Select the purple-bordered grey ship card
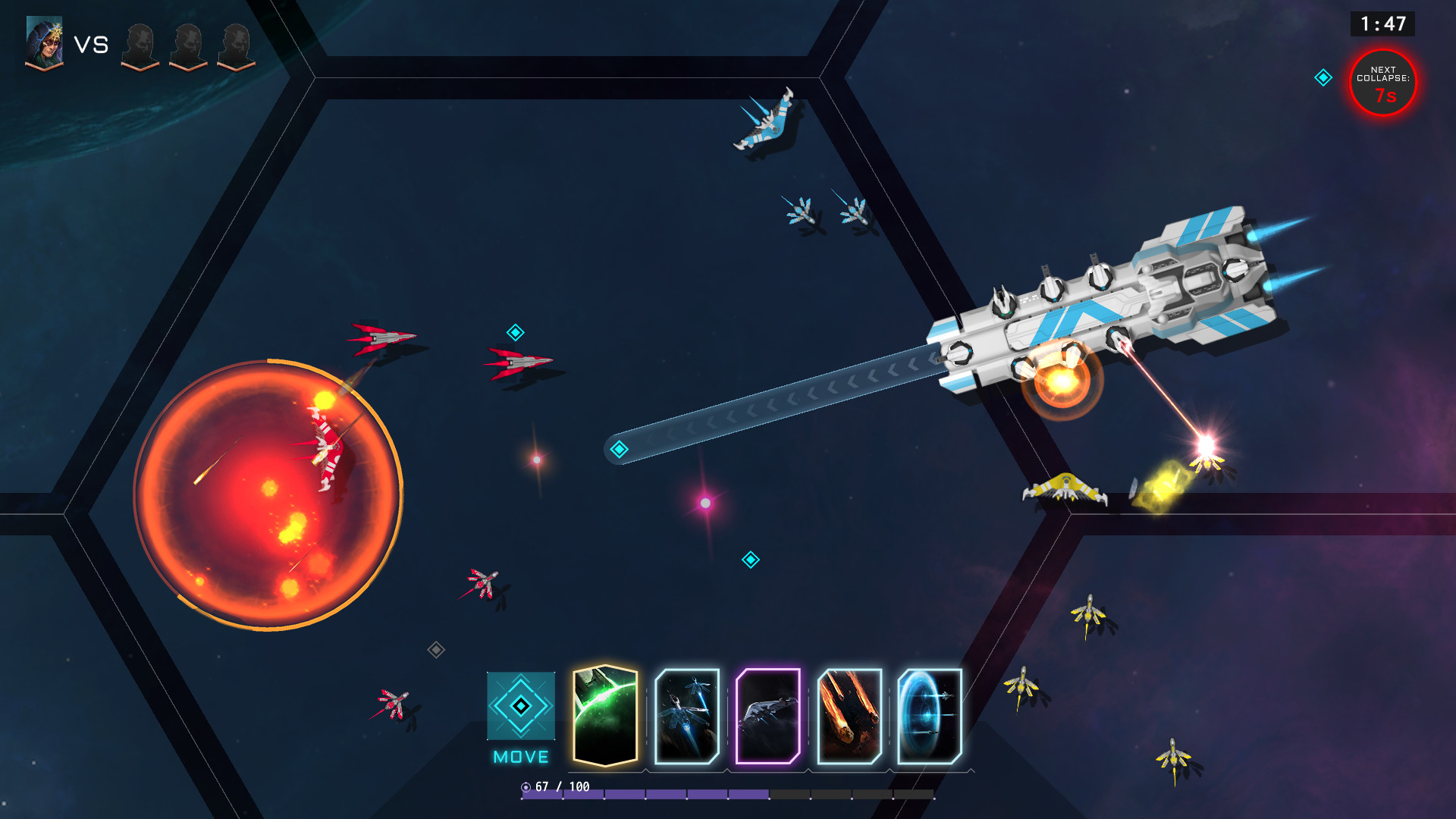 [x=768, y=716]
